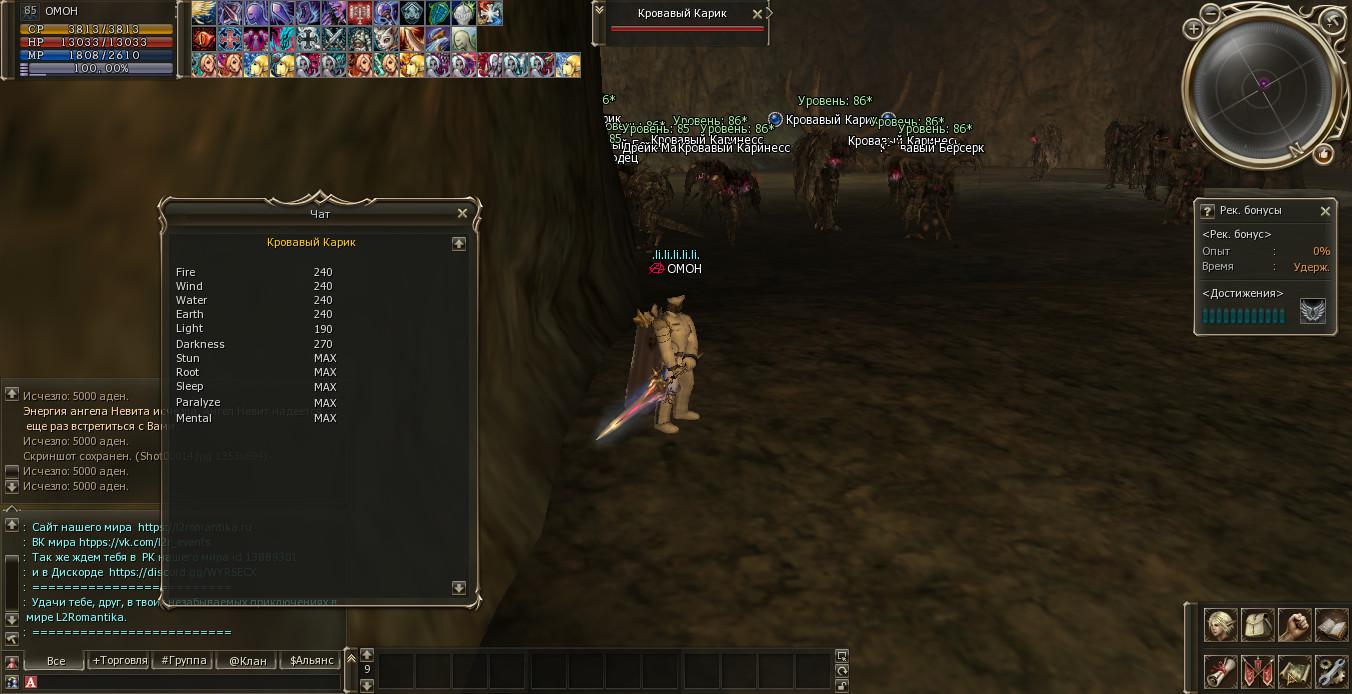Switch to the Все chat tab
The width and height of the screenshot is (1352, 694).
click(x=56, y=661)
